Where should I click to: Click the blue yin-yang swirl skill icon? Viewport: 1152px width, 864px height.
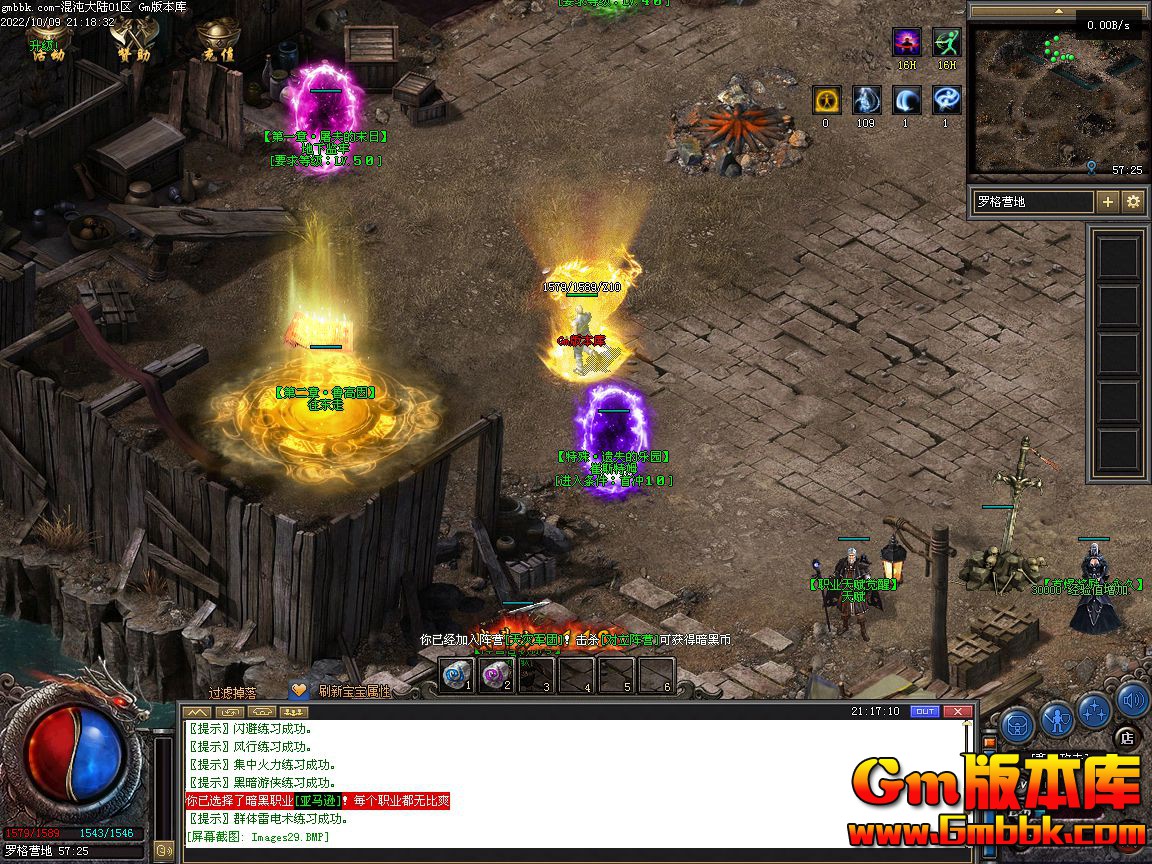click(946, 100)
